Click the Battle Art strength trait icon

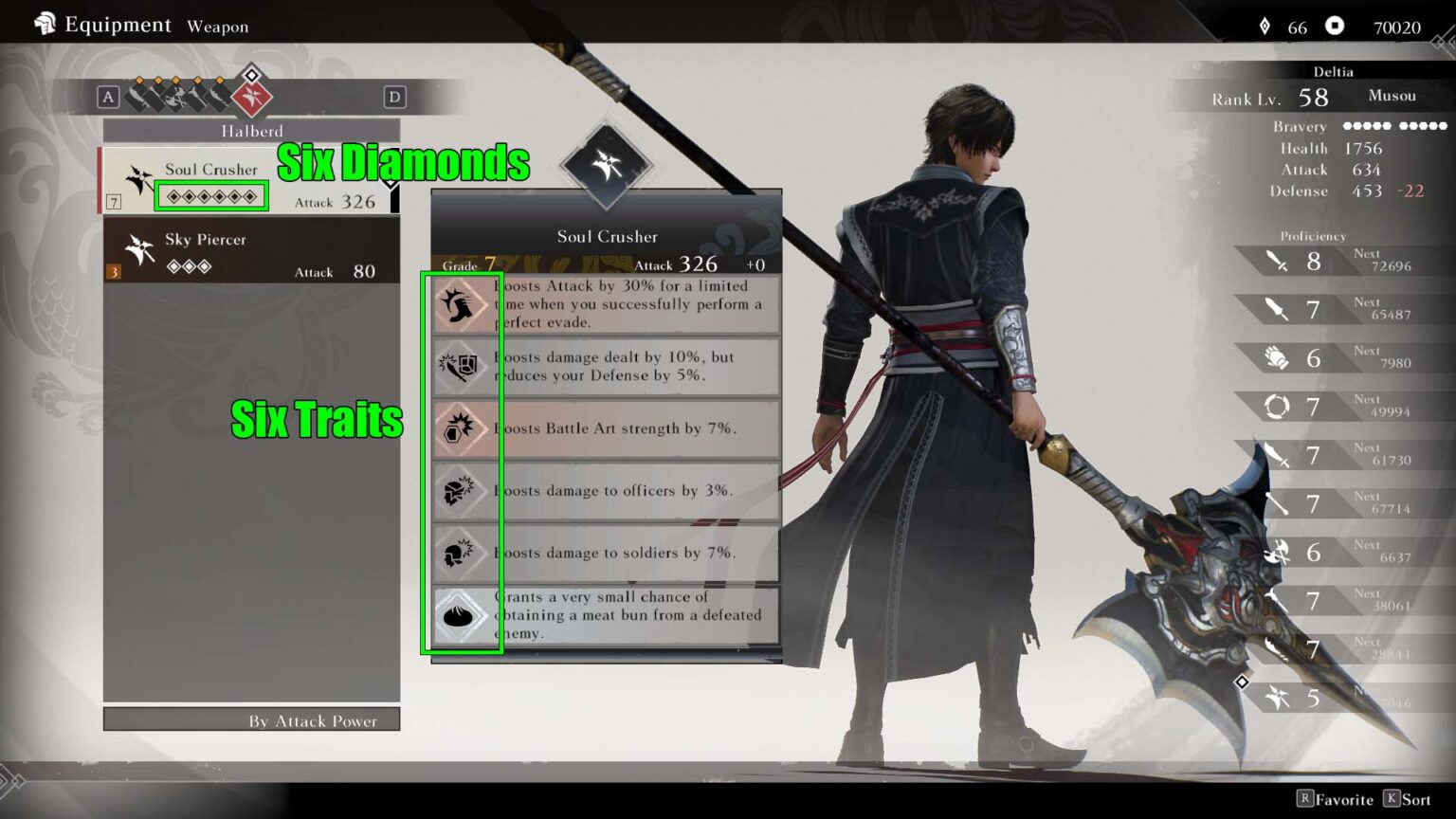click(x=462, y=428)
